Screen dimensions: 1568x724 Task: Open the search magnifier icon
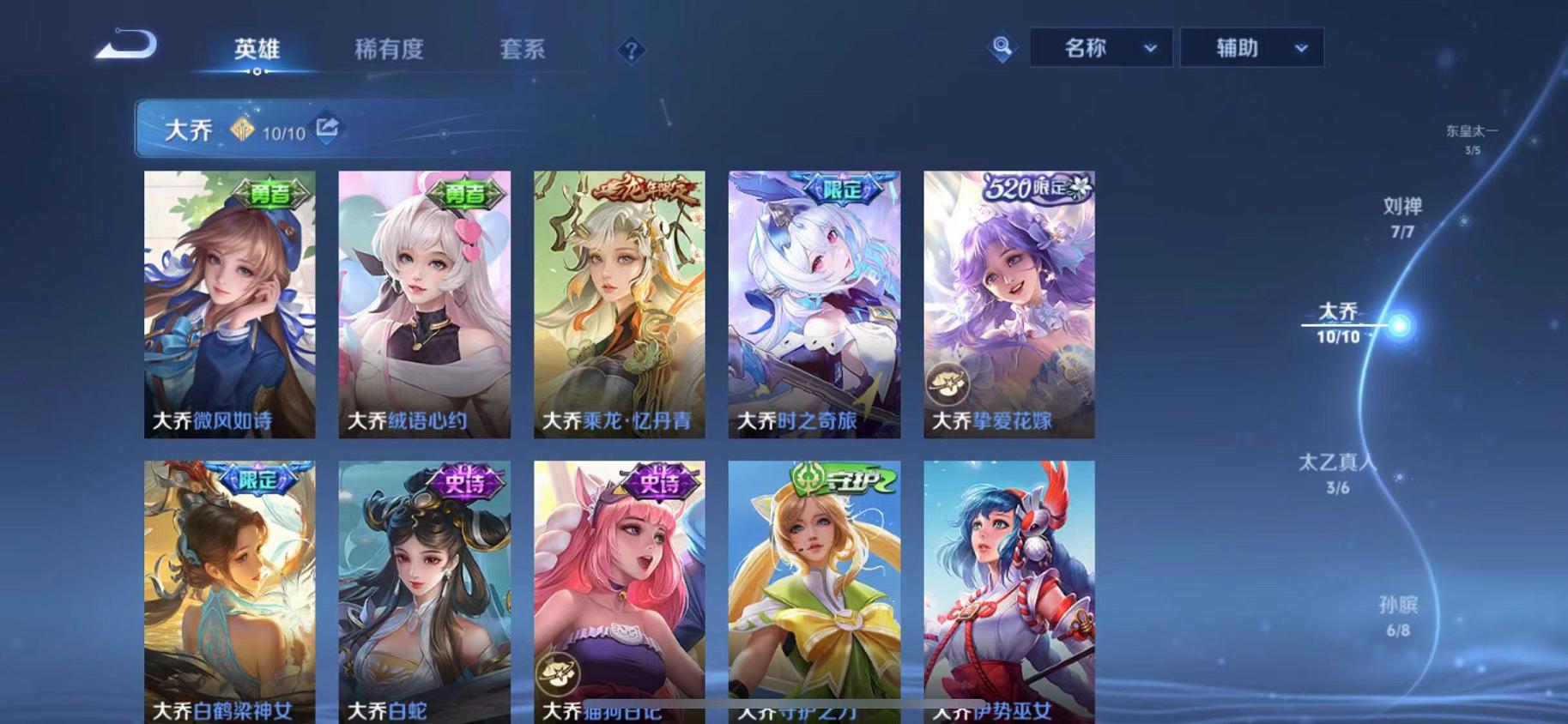[1001, 47]
